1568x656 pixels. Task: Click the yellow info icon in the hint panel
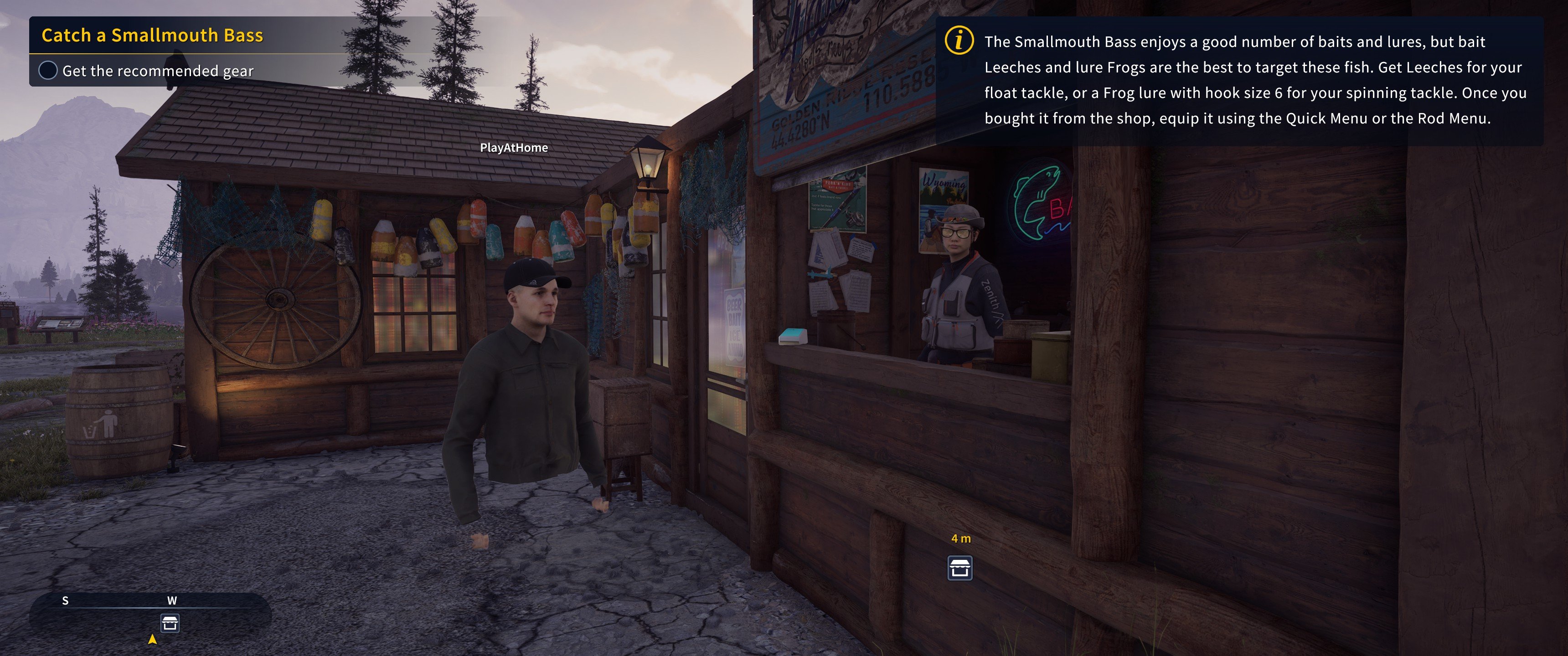pos(959,41)
